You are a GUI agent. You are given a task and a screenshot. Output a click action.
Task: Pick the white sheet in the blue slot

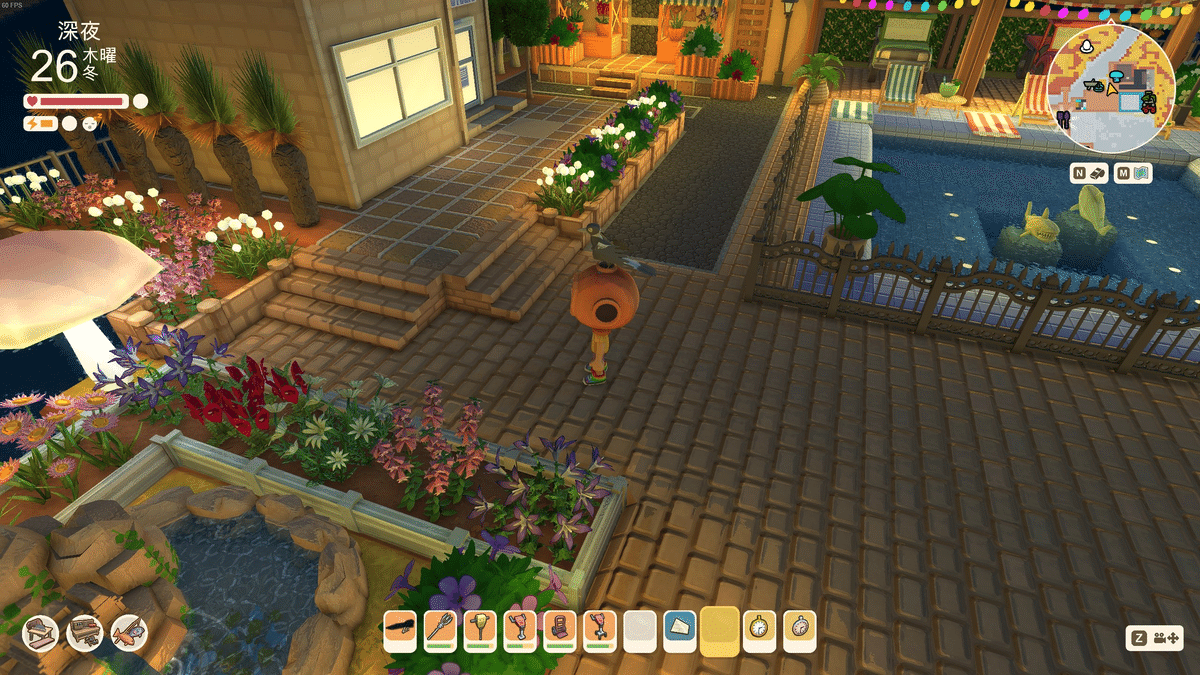coord(680,630)
